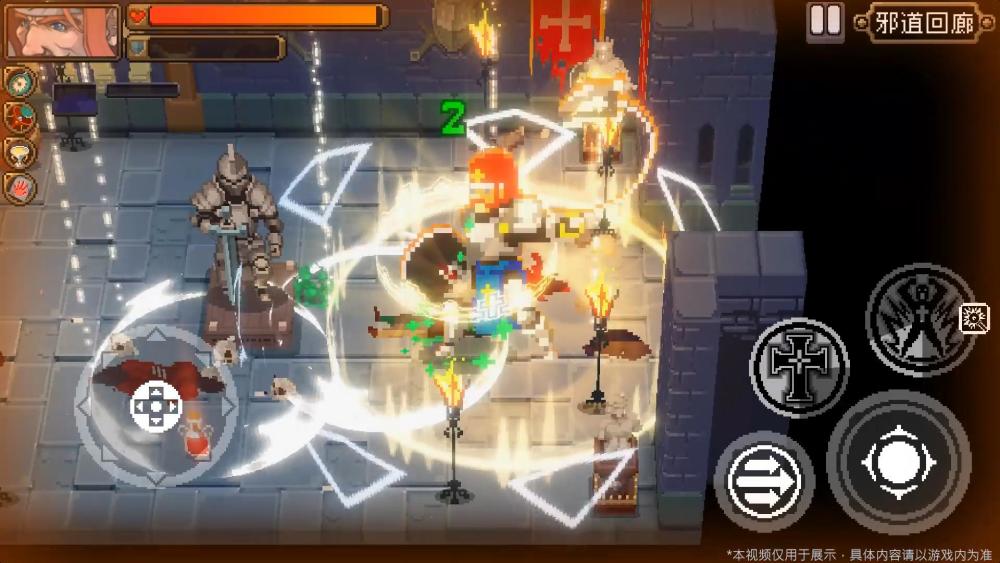Viewport: 1000px width, 563px height.
Task: Select the green round shield buff icon
Action: coord(18,82)
